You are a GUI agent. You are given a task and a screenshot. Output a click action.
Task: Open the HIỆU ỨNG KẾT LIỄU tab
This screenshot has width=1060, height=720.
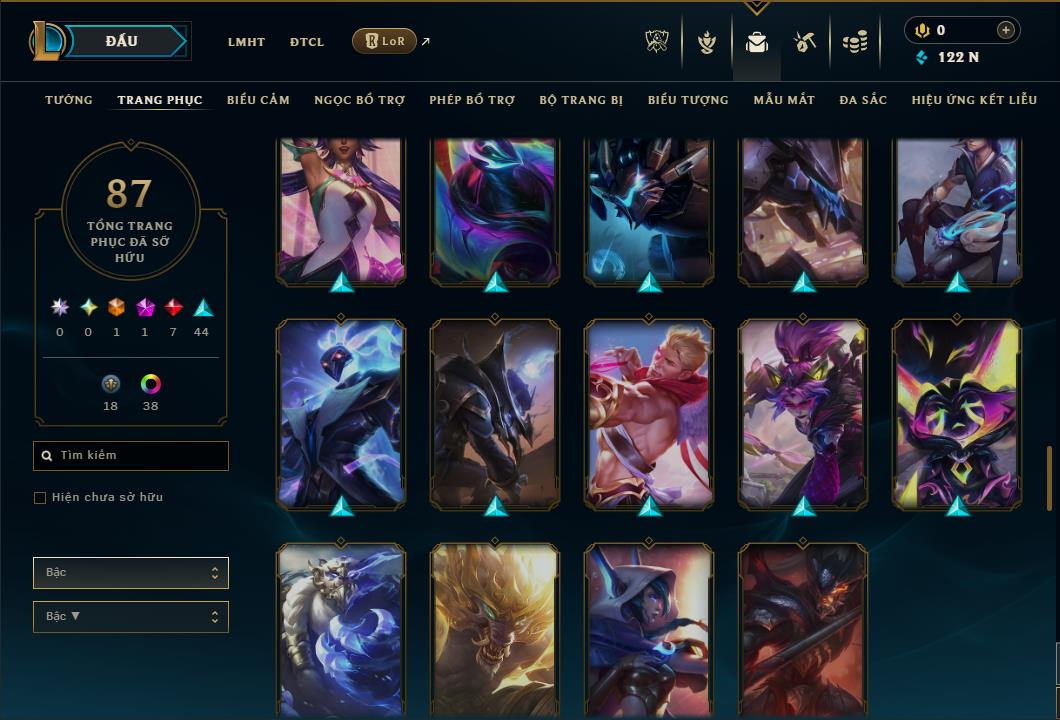pyautogui.click(x=975, y=100)
